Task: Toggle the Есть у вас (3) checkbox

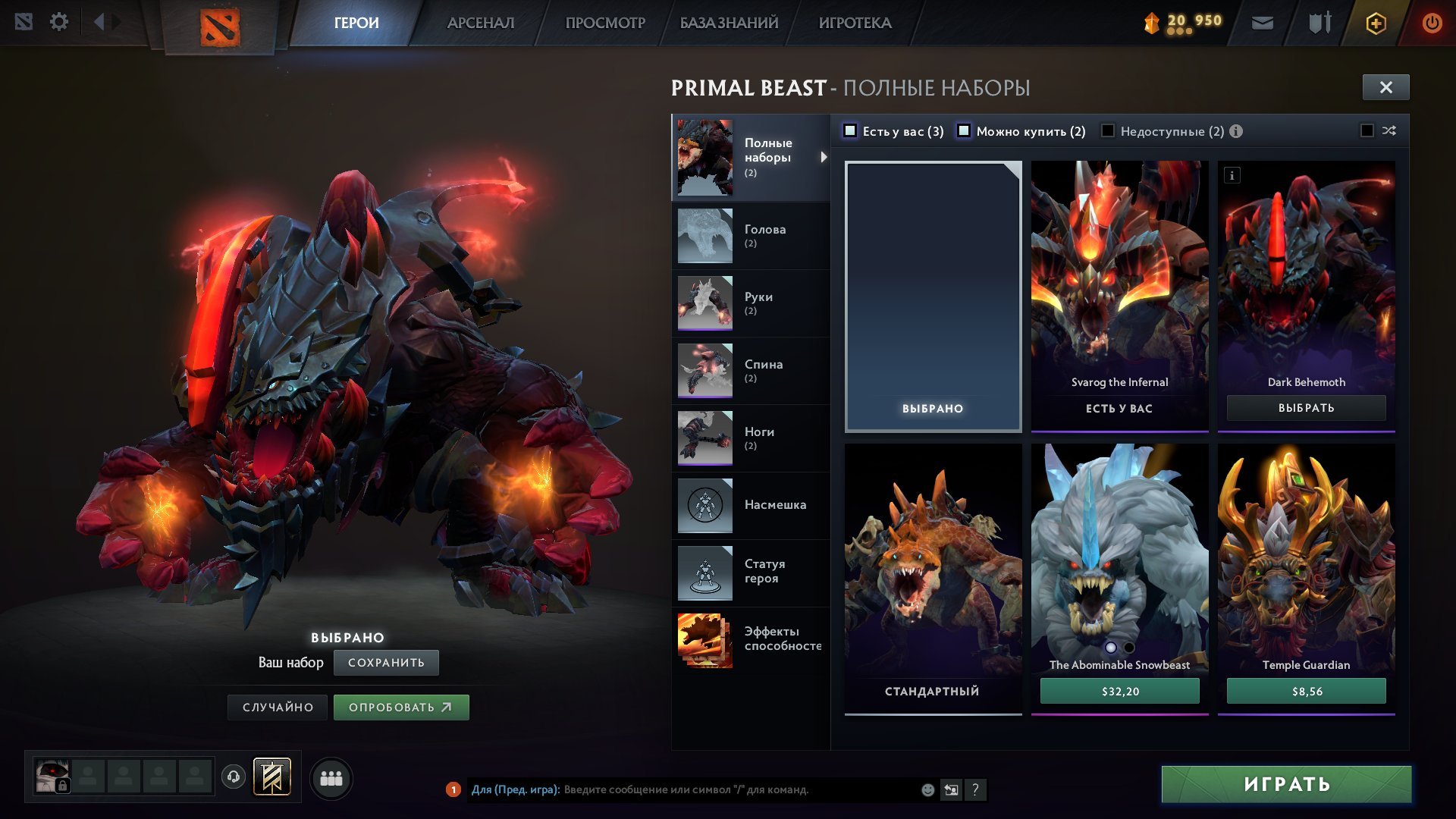Action: pyautogui.click(x=852, y=131)
